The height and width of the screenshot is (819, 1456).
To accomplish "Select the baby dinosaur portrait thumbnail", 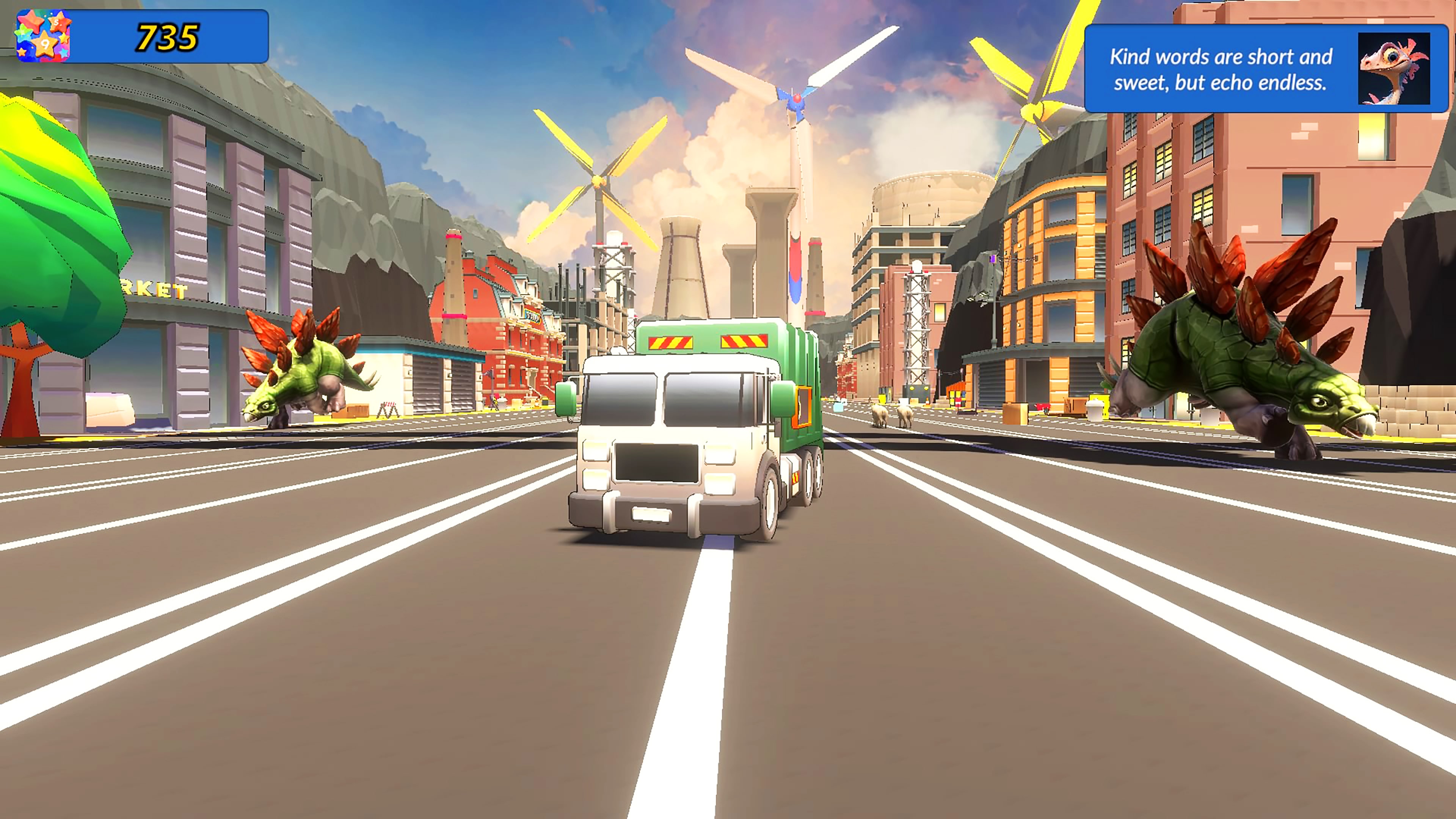I will point(1393,69).
